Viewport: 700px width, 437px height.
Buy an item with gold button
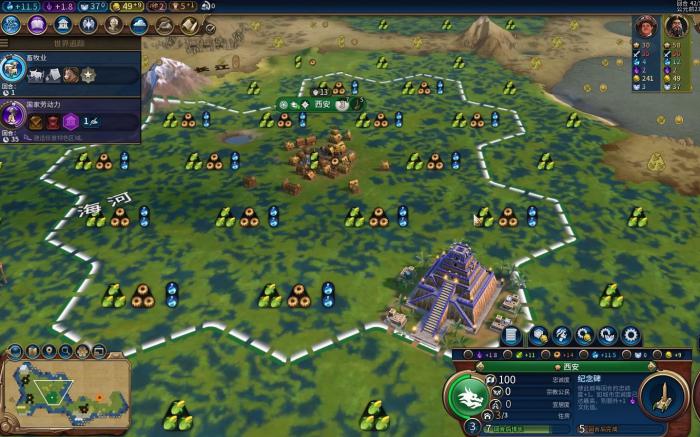tap(585, 335)
